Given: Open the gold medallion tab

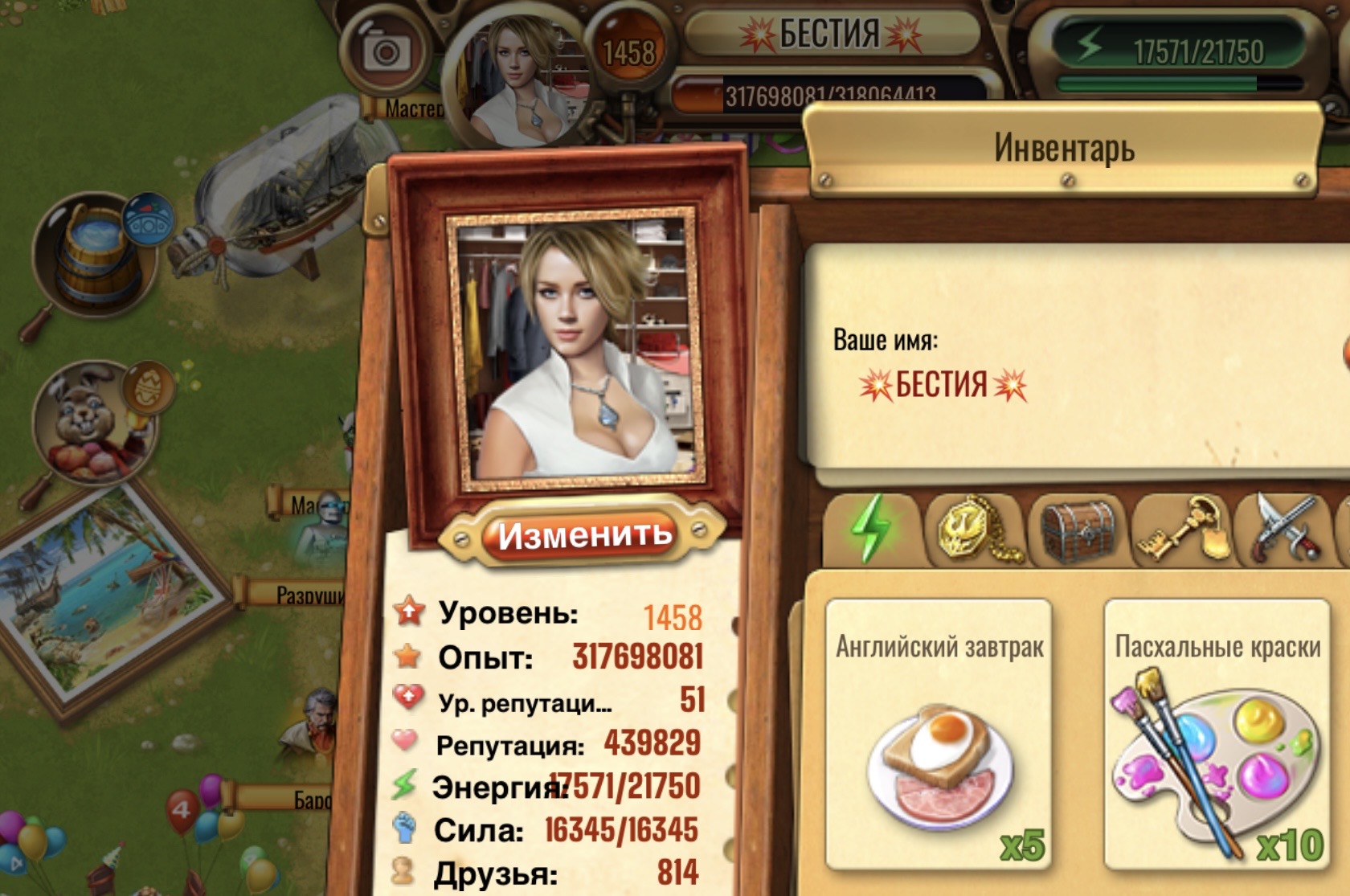Looking at the screenshot, I should click(975, 530).
